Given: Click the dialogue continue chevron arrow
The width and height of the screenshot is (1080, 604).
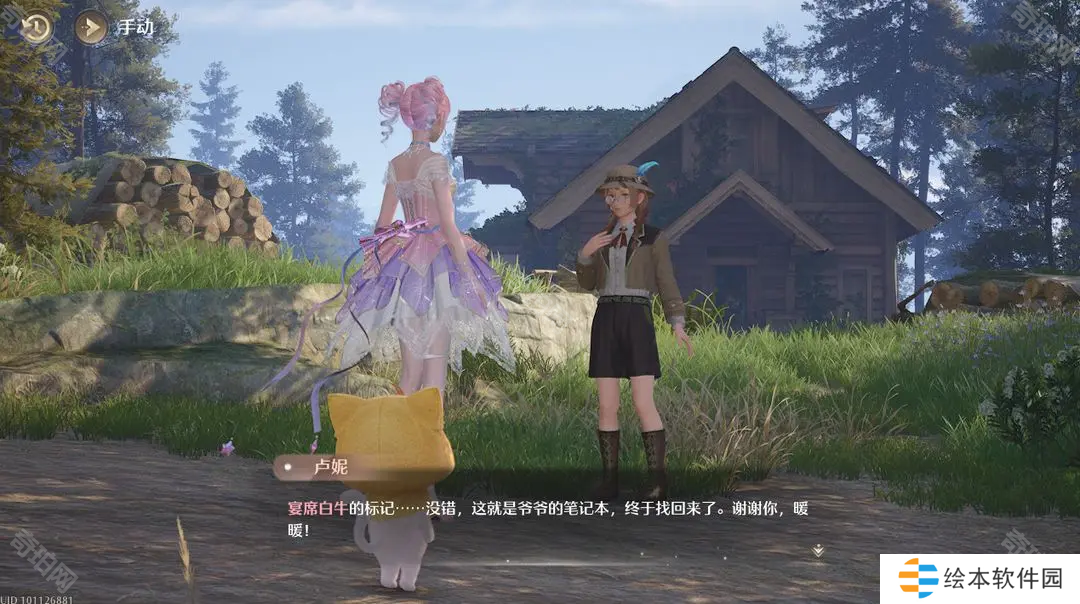Looking at the screenshot, I should (x=818, y=550).
